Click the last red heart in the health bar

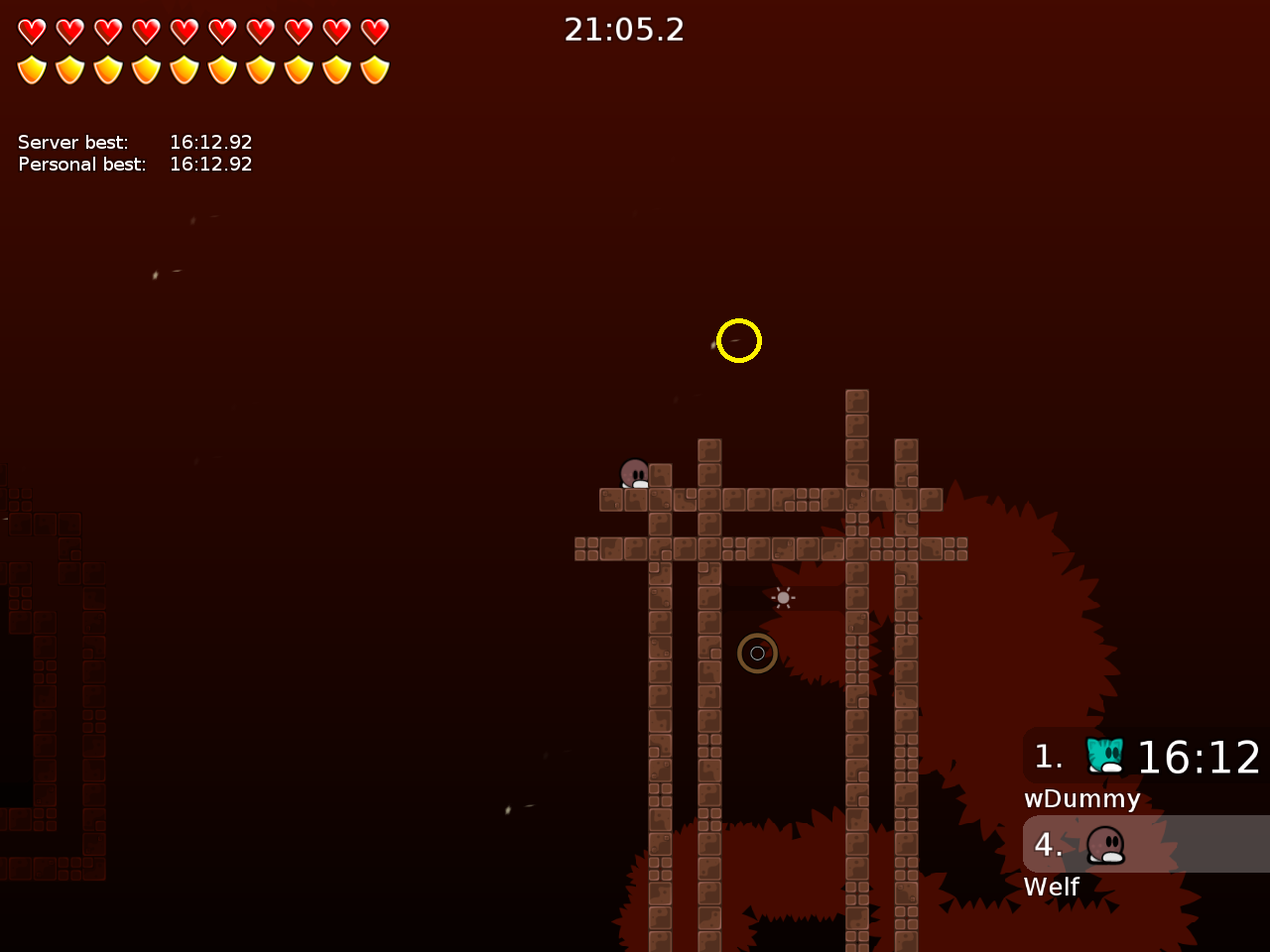[372, 31]
